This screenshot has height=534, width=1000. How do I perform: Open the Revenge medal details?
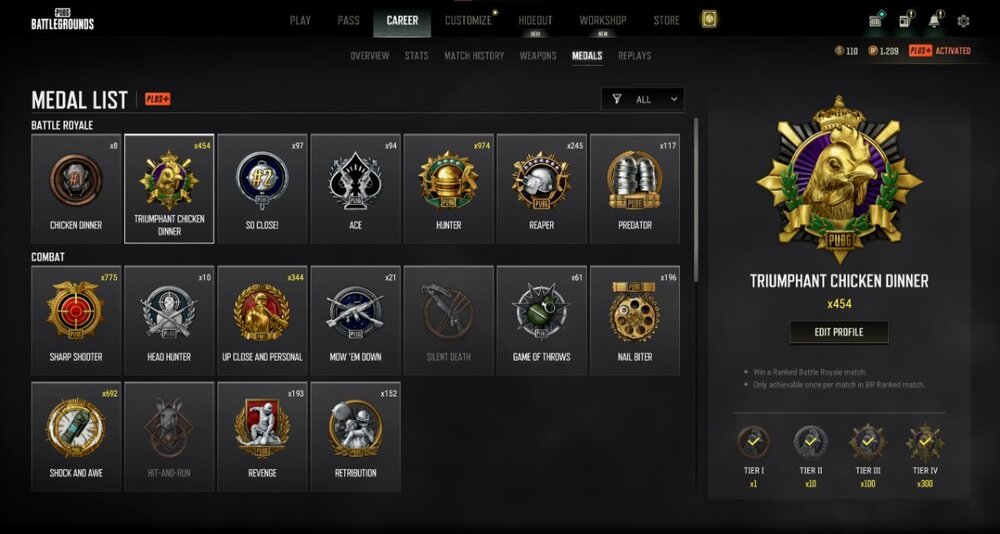[262, 436]
